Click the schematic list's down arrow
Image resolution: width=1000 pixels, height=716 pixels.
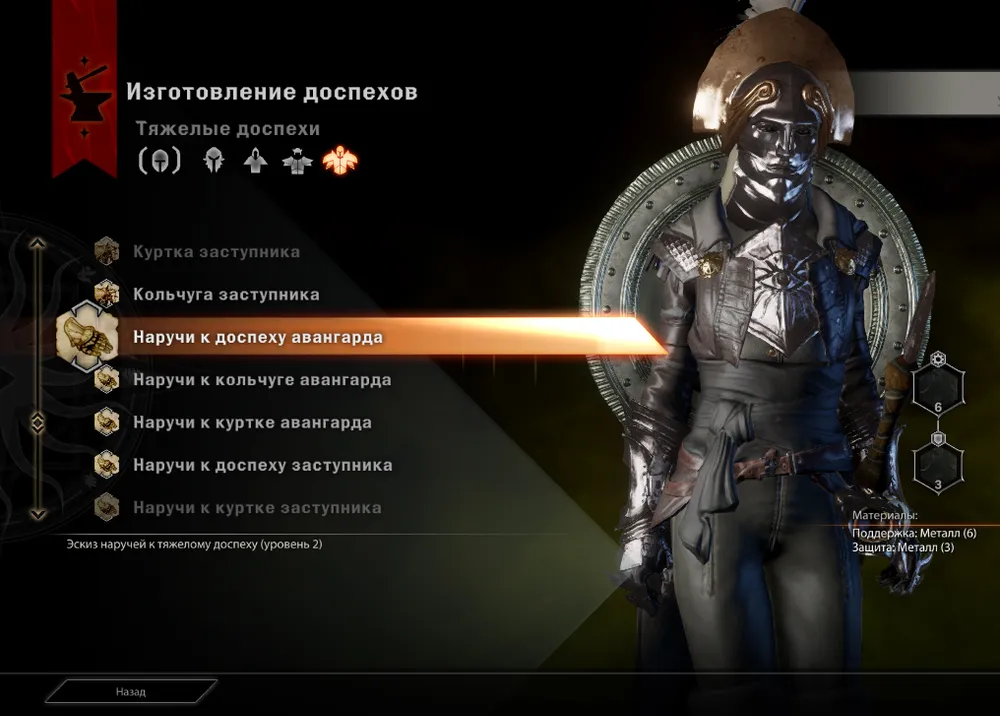coord(38,514)
